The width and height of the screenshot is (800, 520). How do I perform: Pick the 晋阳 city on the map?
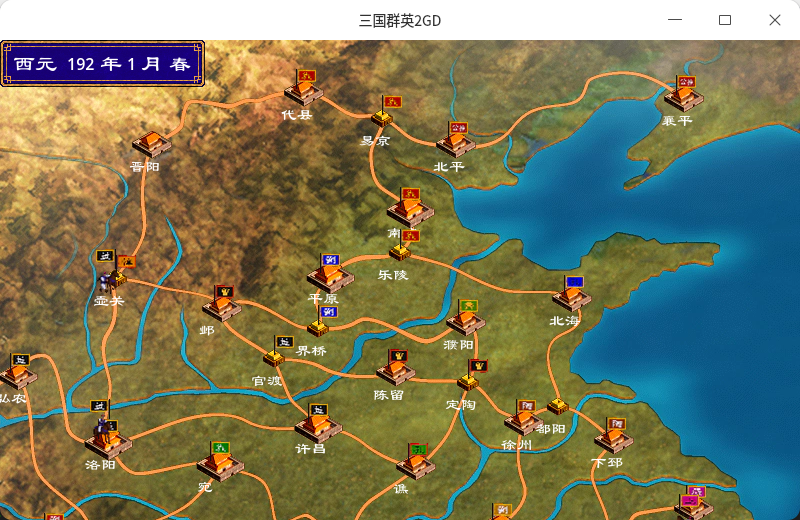pos(151,144)
